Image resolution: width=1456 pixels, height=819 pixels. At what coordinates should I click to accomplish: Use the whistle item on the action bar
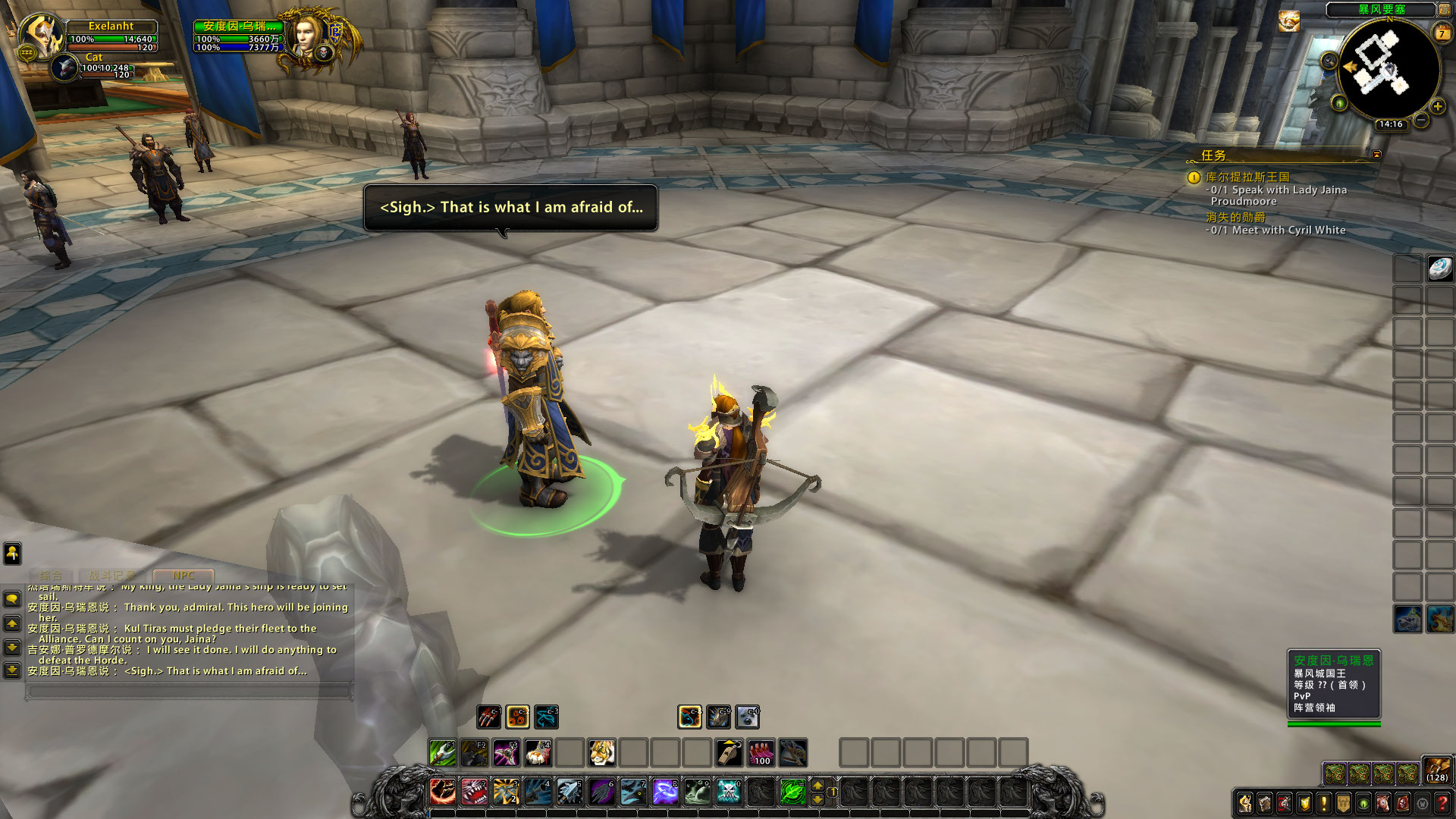point(729,753)
